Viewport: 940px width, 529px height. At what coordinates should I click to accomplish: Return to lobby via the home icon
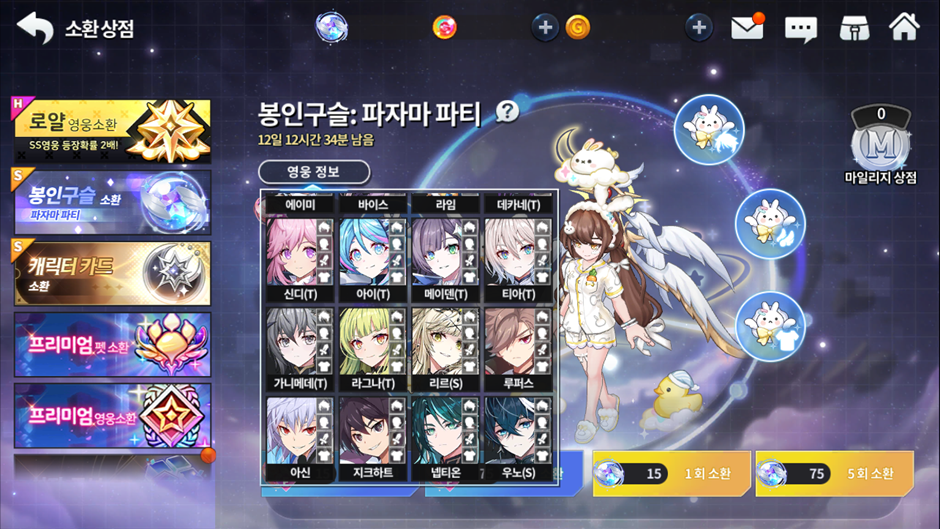pos(904,27)
